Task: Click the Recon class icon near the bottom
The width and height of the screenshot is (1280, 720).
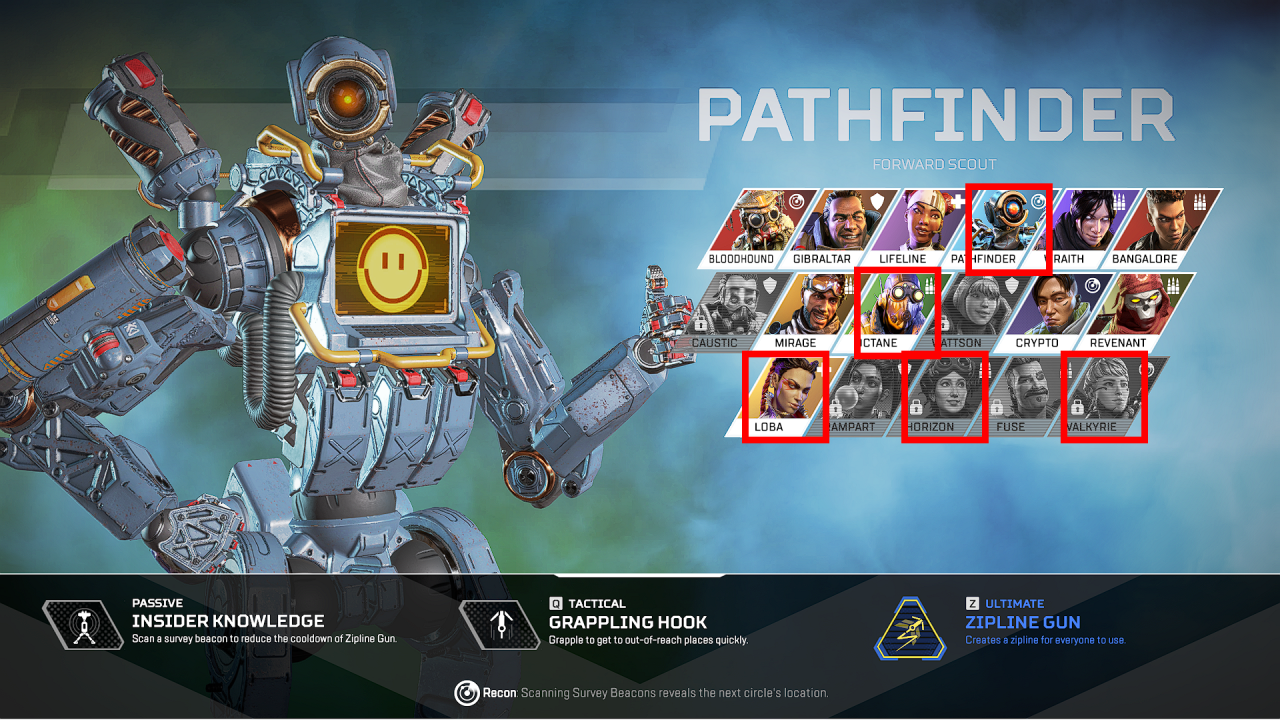Action: tap(468, 693)
